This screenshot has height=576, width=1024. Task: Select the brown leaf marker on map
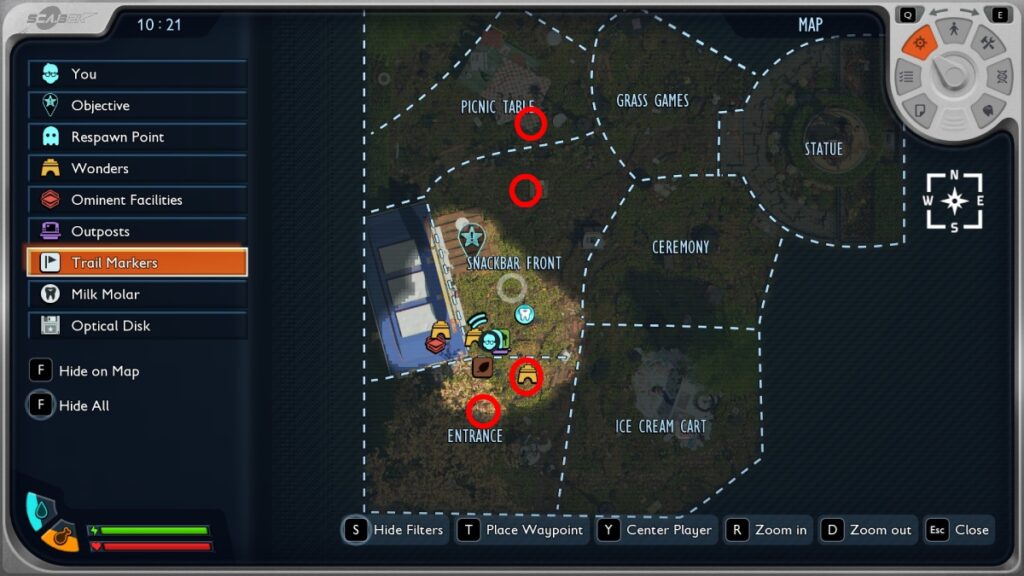[x=482, y=367]
